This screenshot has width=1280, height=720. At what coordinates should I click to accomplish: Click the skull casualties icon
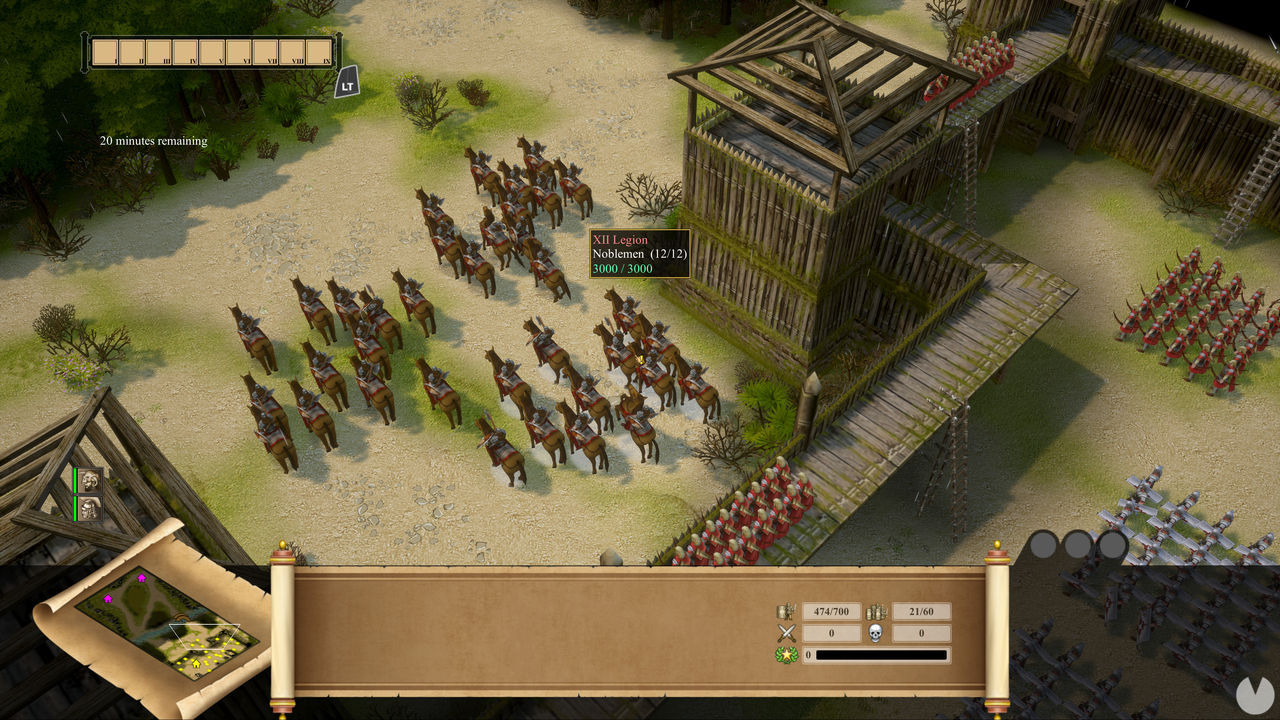875,633
